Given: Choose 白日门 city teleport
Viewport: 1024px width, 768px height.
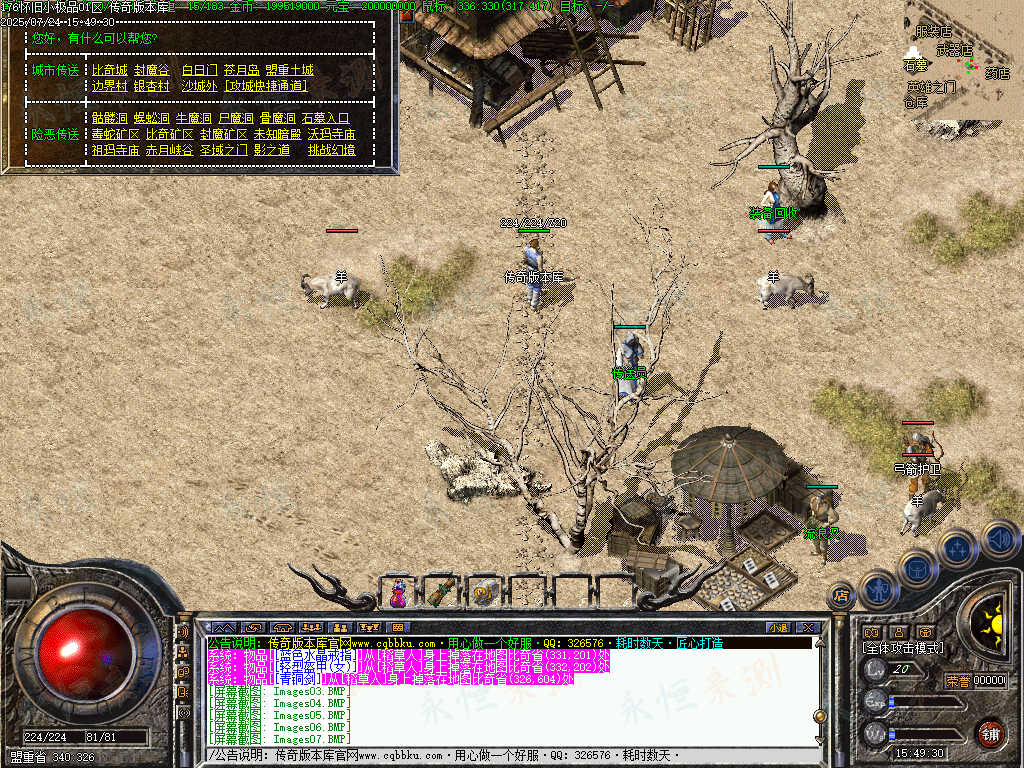Looking at the screenshot, I should point(199,70).
